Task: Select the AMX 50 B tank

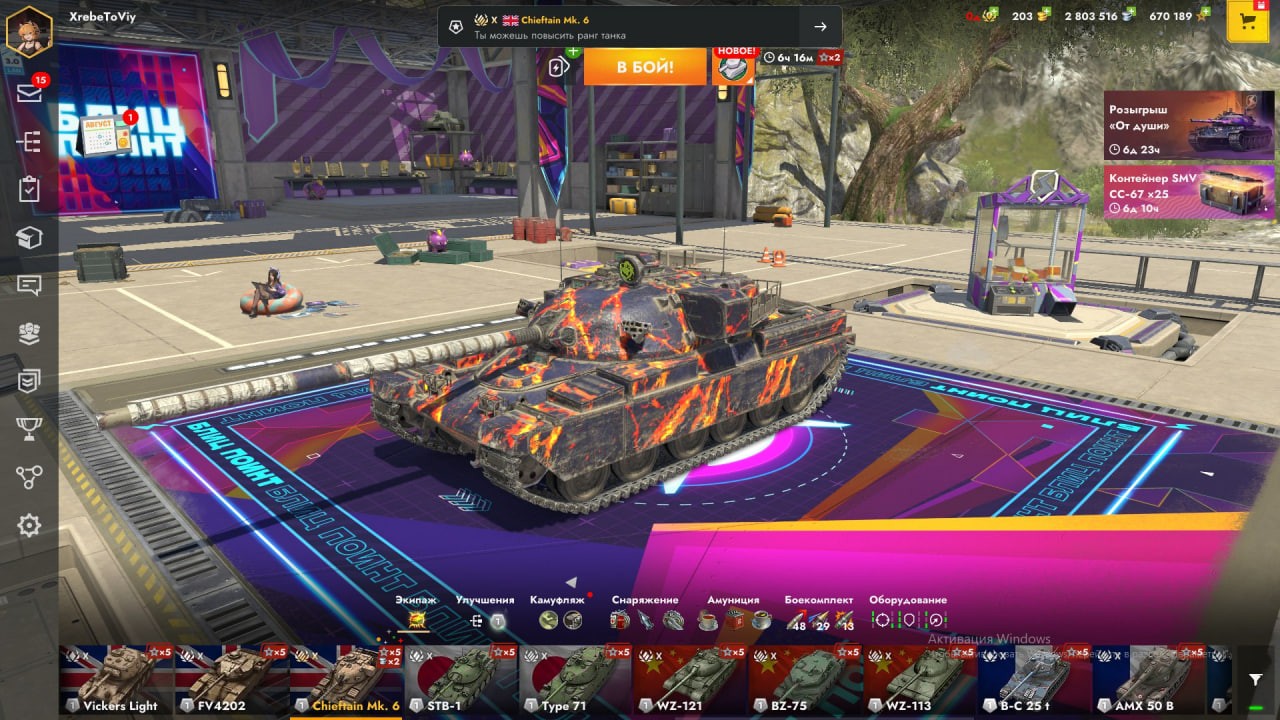Action: coord(1150,680)
